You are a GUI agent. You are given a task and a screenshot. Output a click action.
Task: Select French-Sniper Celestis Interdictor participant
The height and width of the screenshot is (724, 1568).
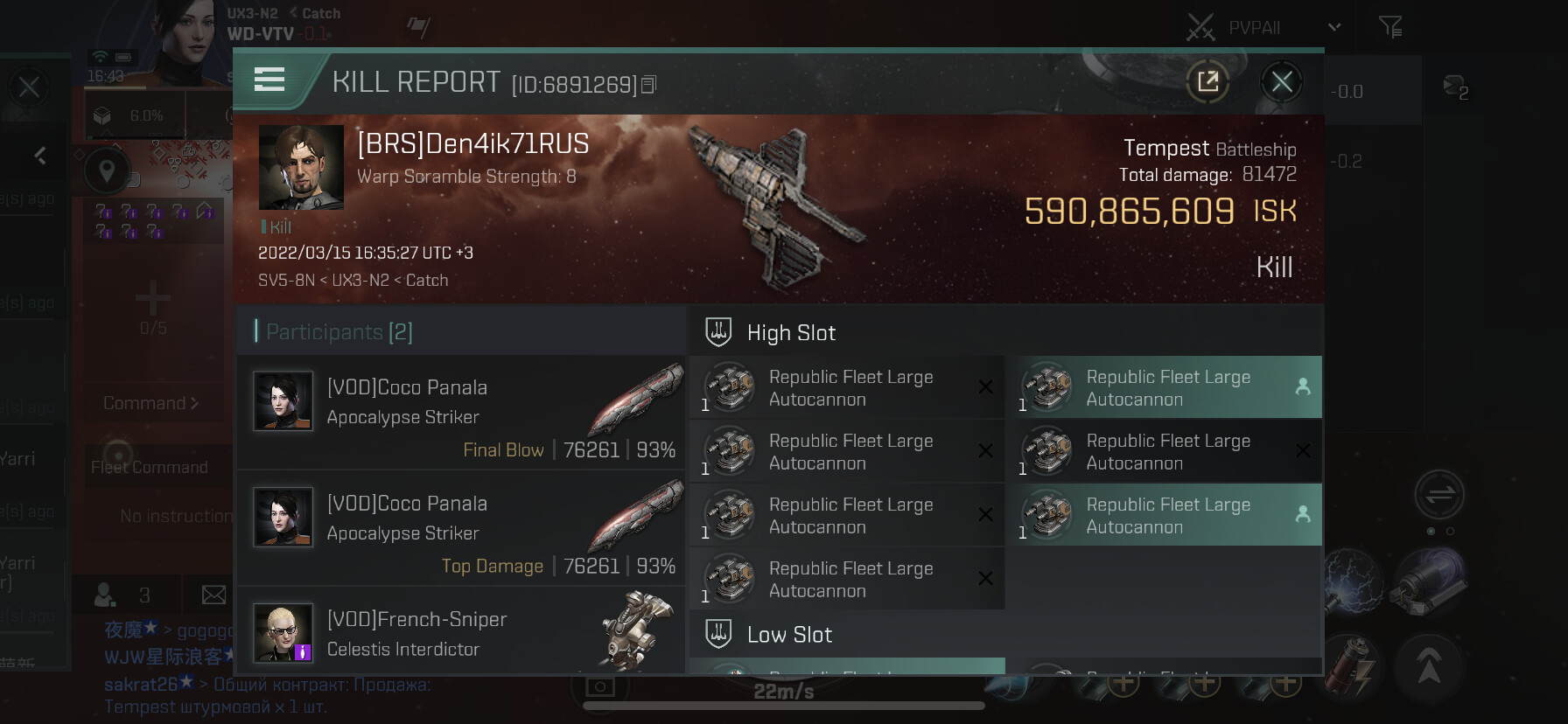[x=461, y=633]
